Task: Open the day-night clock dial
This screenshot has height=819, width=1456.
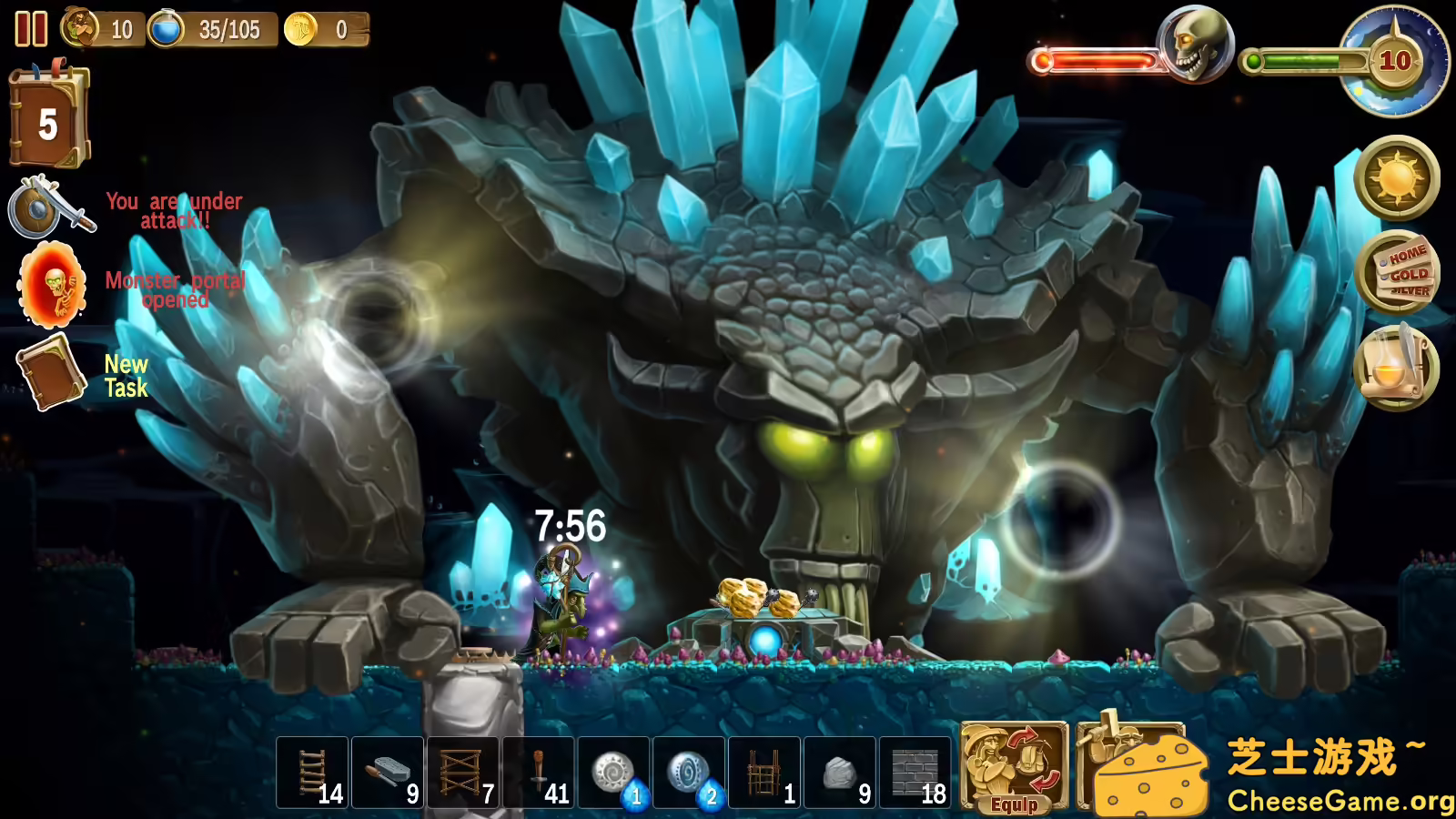Action: [x=1397, y=62]
